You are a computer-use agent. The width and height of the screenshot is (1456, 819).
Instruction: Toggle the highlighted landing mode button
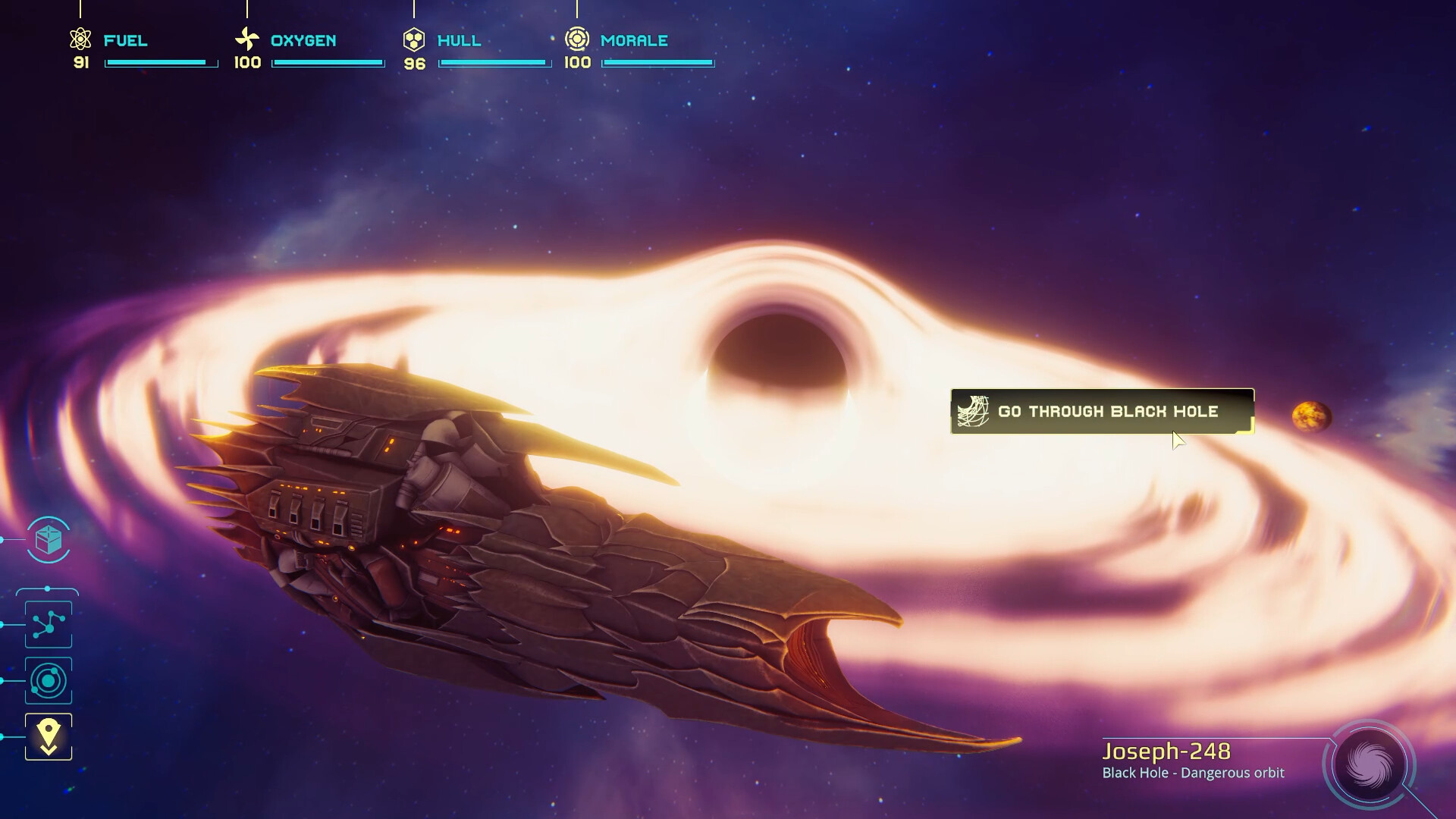pos(48,736)
